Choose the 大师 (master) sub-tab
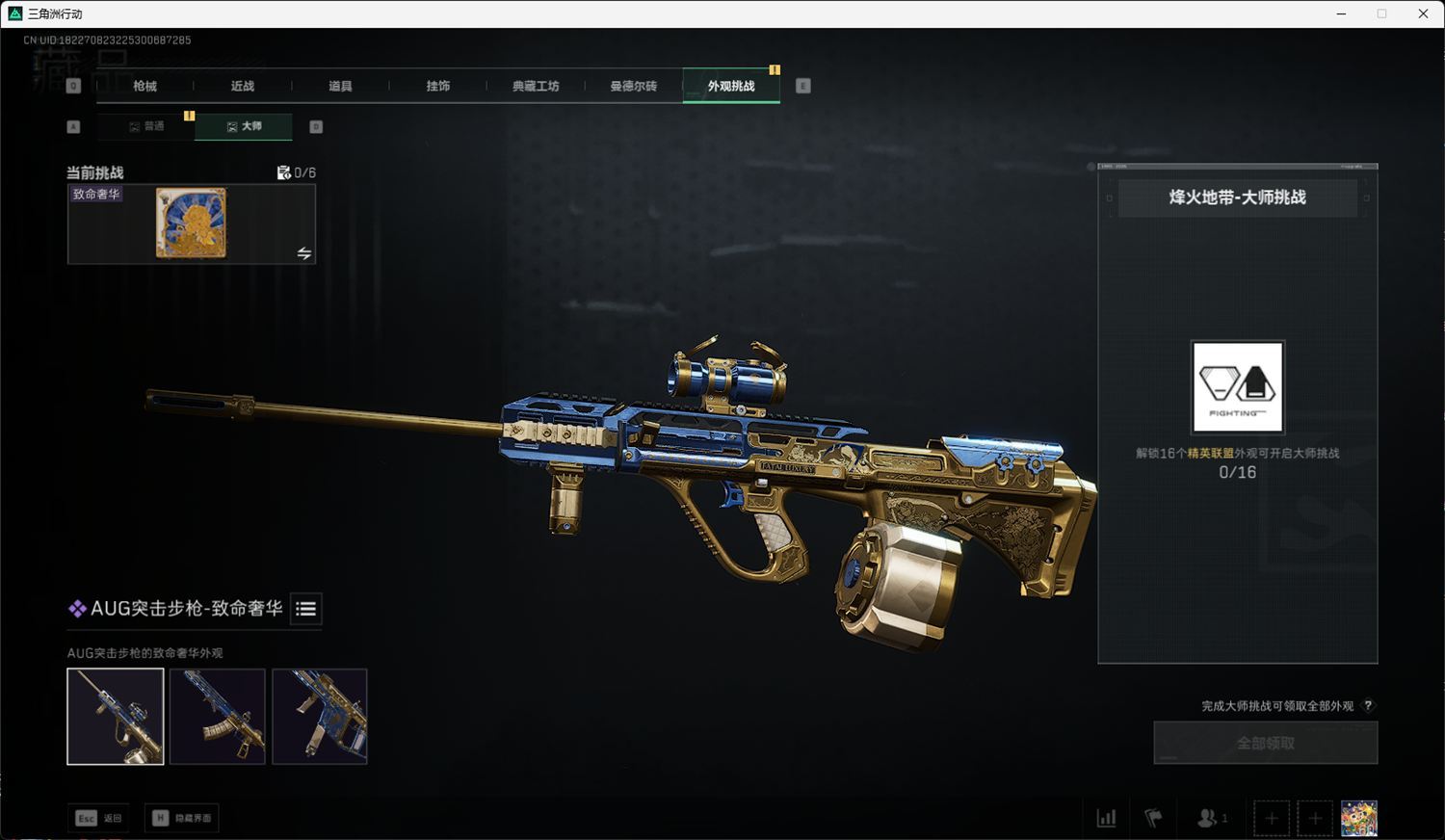The image size is (1445, 840). (244, 126)
